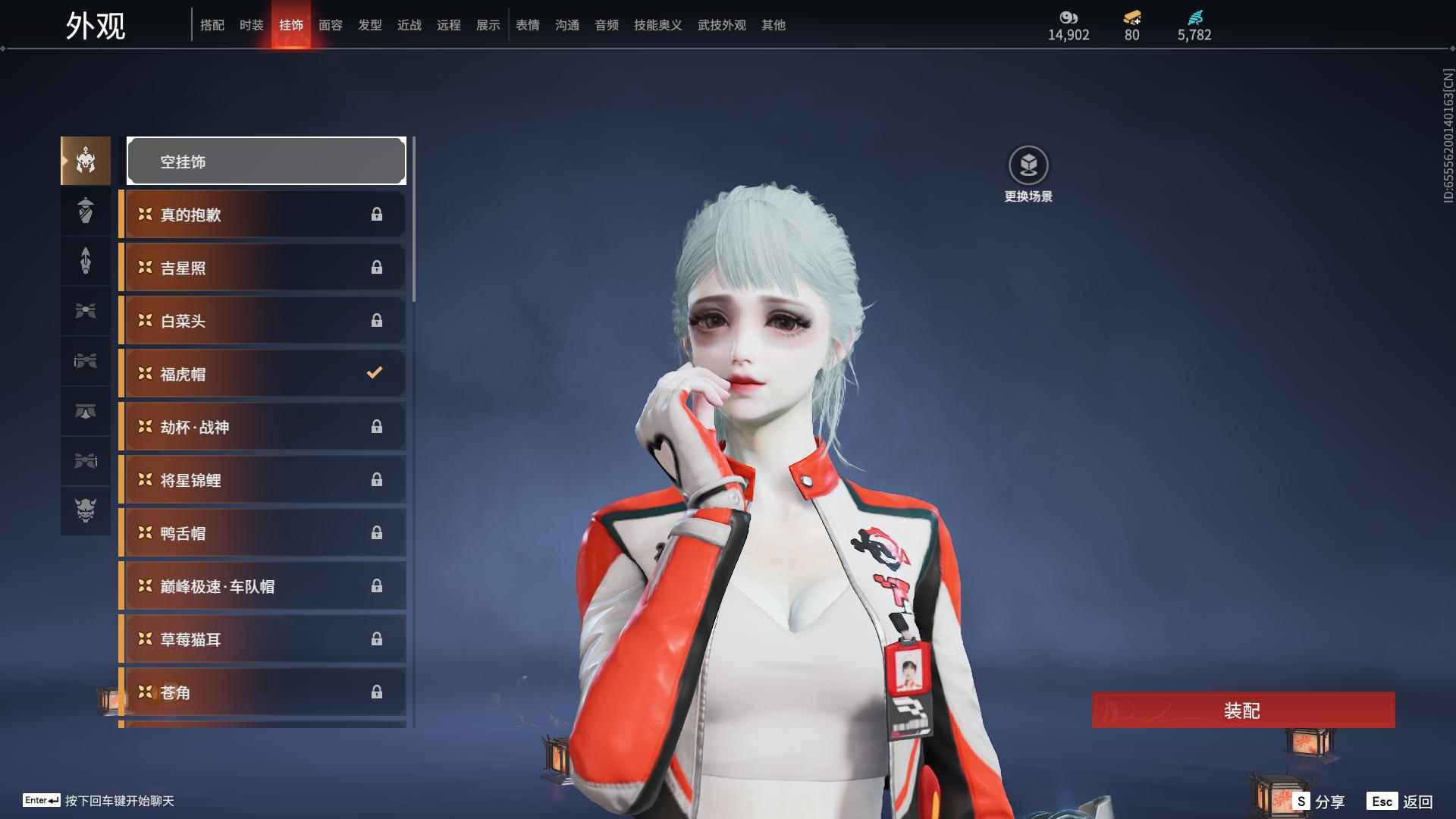Switch to the 时装 tab
The image size is (1456, 819).
(x=251, y=25)
